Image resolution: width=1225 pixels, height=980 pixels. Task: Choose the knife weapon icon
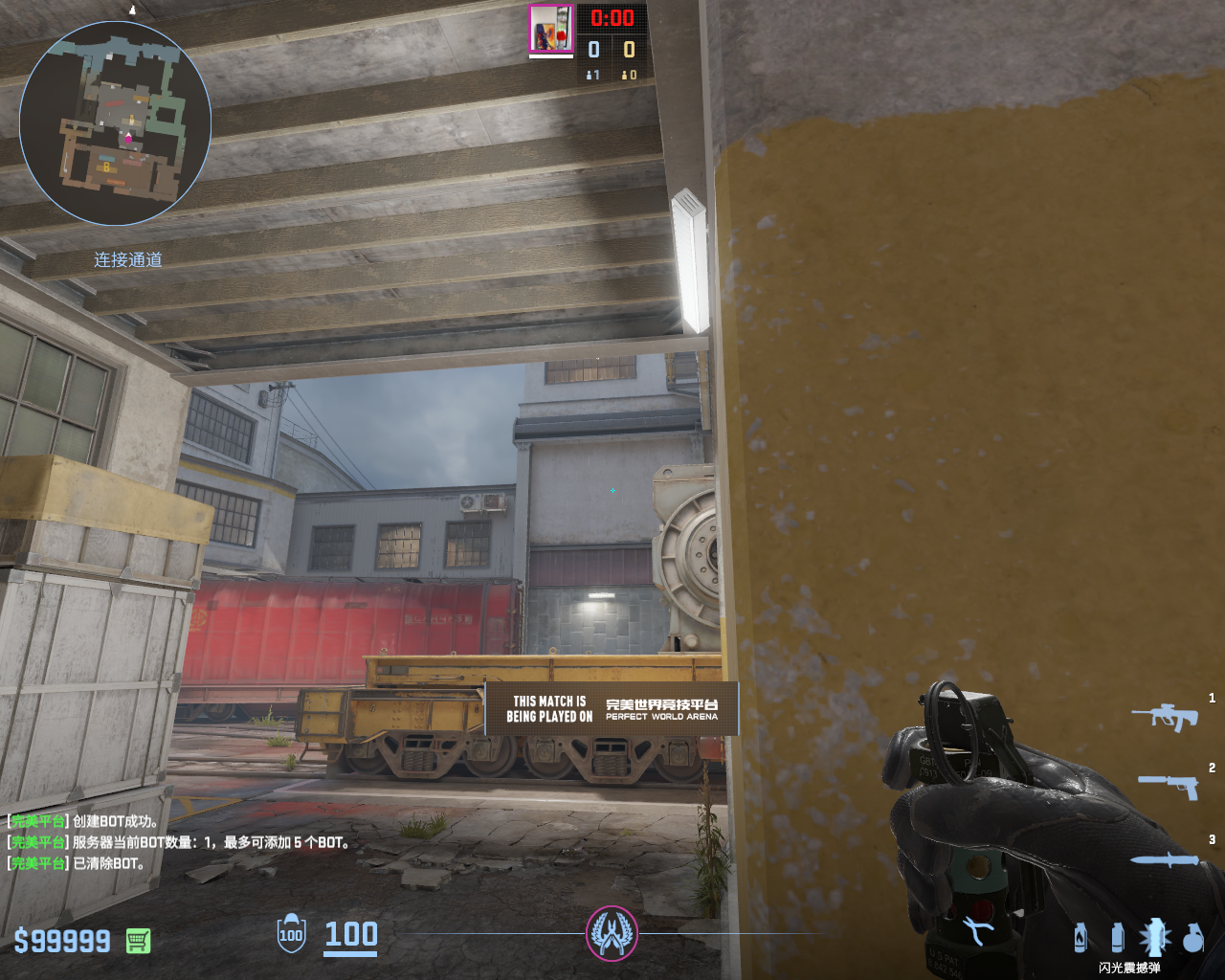1164,859
